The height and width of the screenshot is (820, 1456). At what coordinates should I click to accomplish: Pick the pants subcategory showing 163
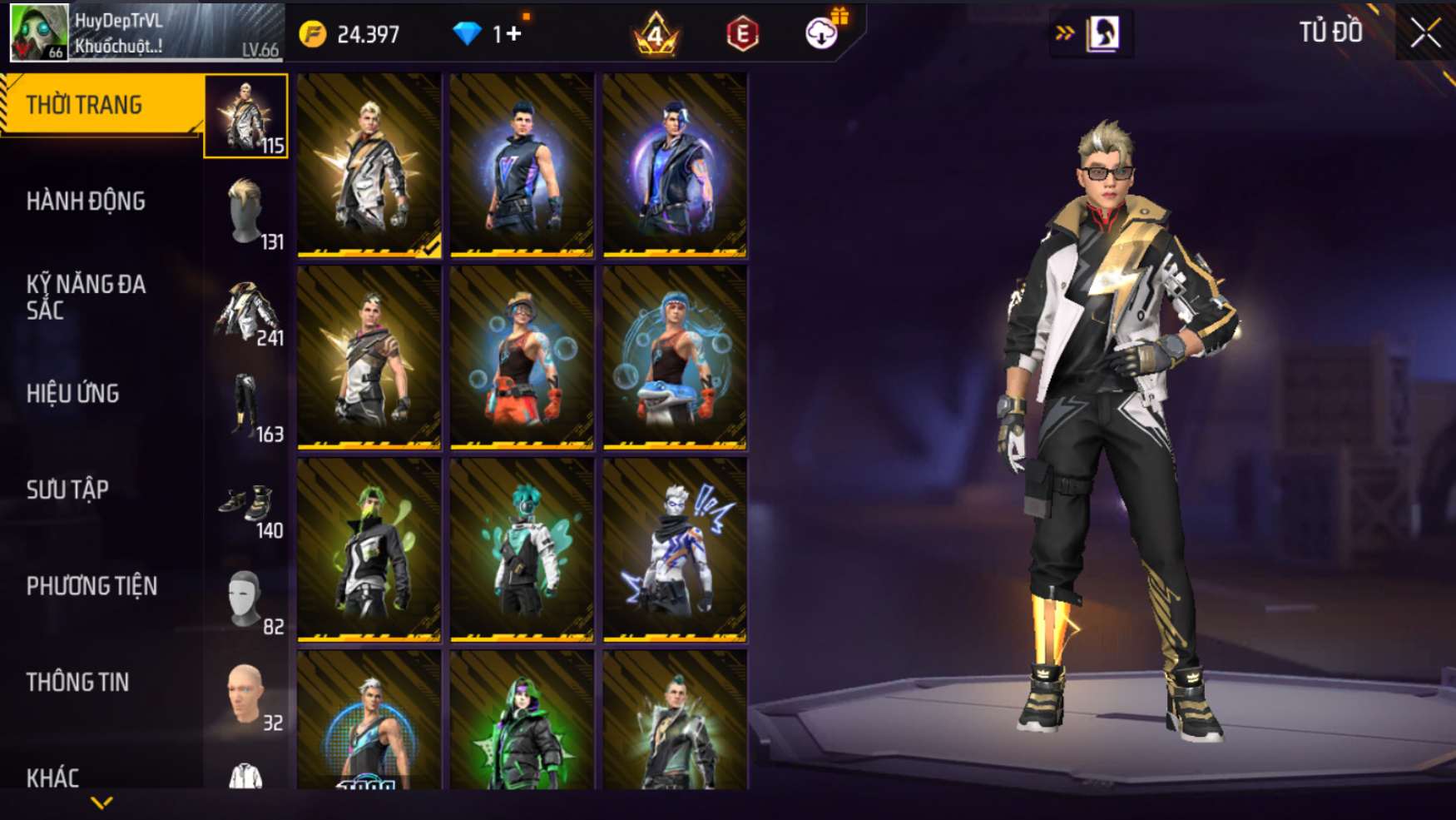(x=246, y=406)
